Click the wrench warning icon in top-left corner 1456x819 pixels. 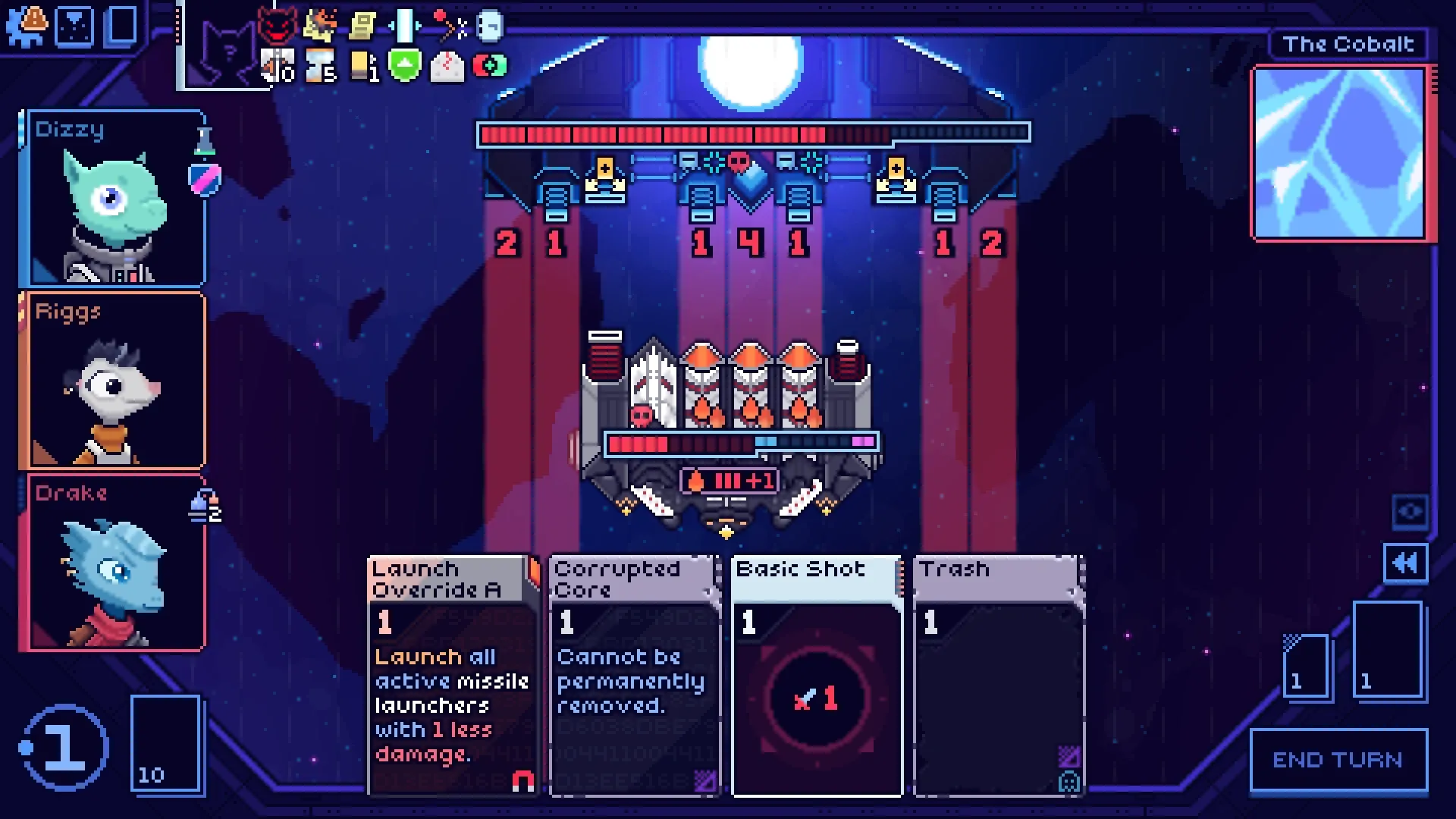pyautogui.click(x=27, y=24)
